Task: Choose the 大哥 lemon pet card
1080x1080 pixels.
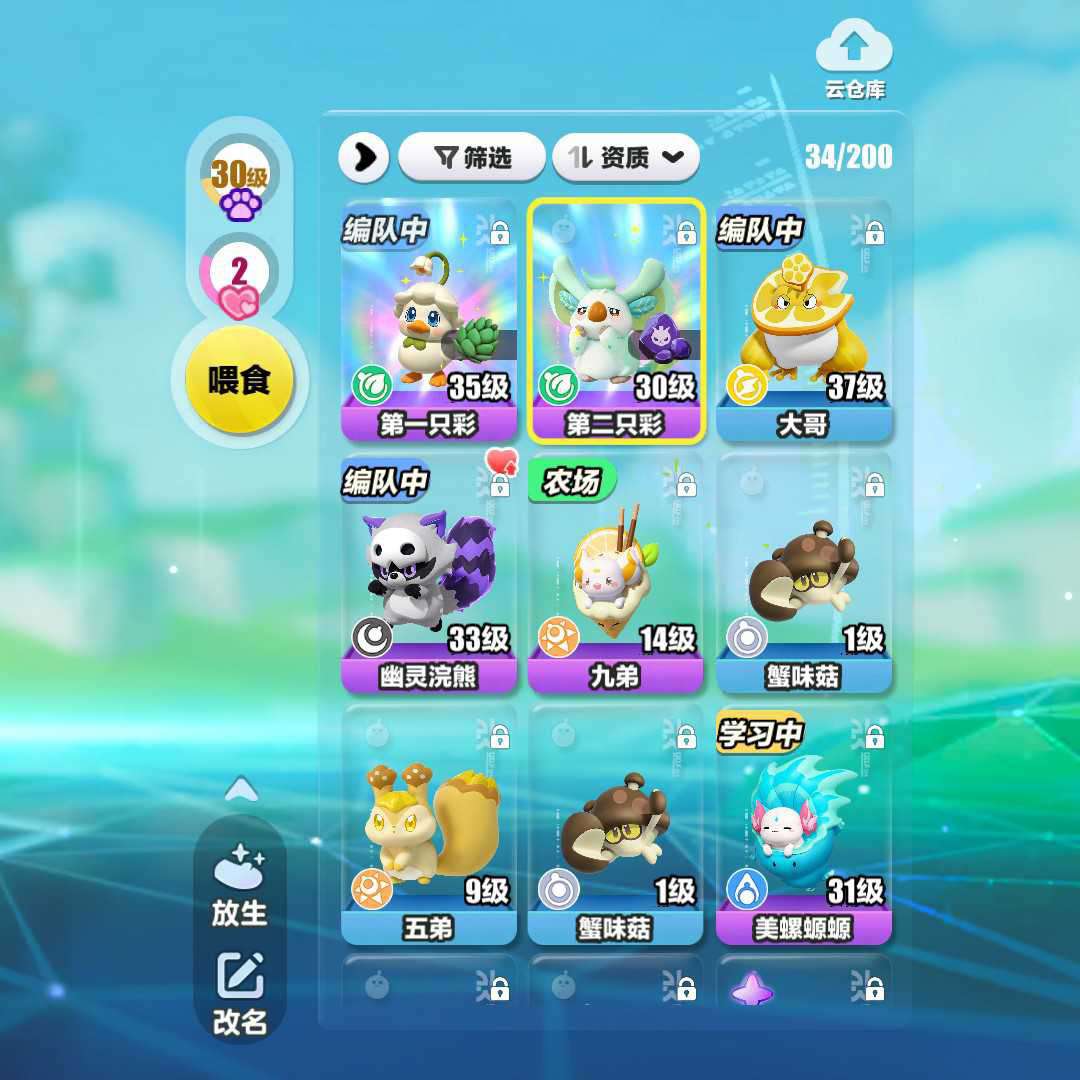Action: click(803, 320)
